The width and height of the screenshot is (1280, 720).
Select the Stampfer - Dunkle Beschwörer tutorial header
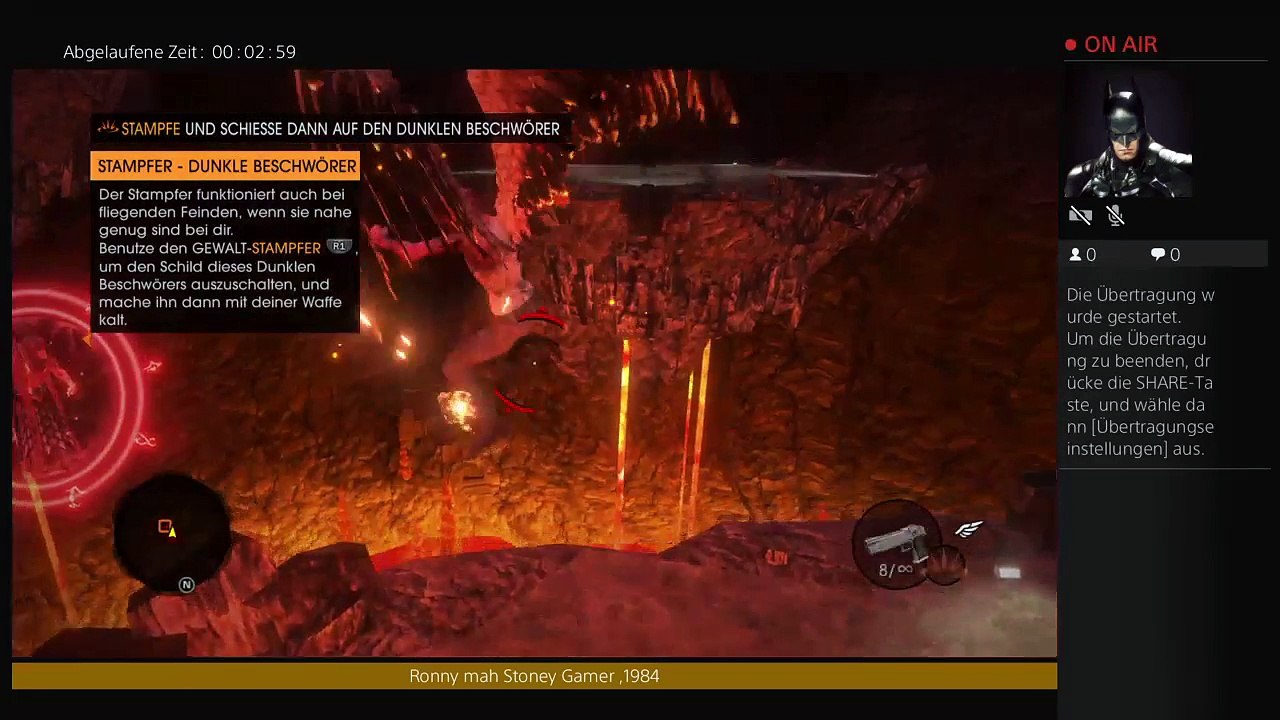pyautogui.click(x=226, y=166)
